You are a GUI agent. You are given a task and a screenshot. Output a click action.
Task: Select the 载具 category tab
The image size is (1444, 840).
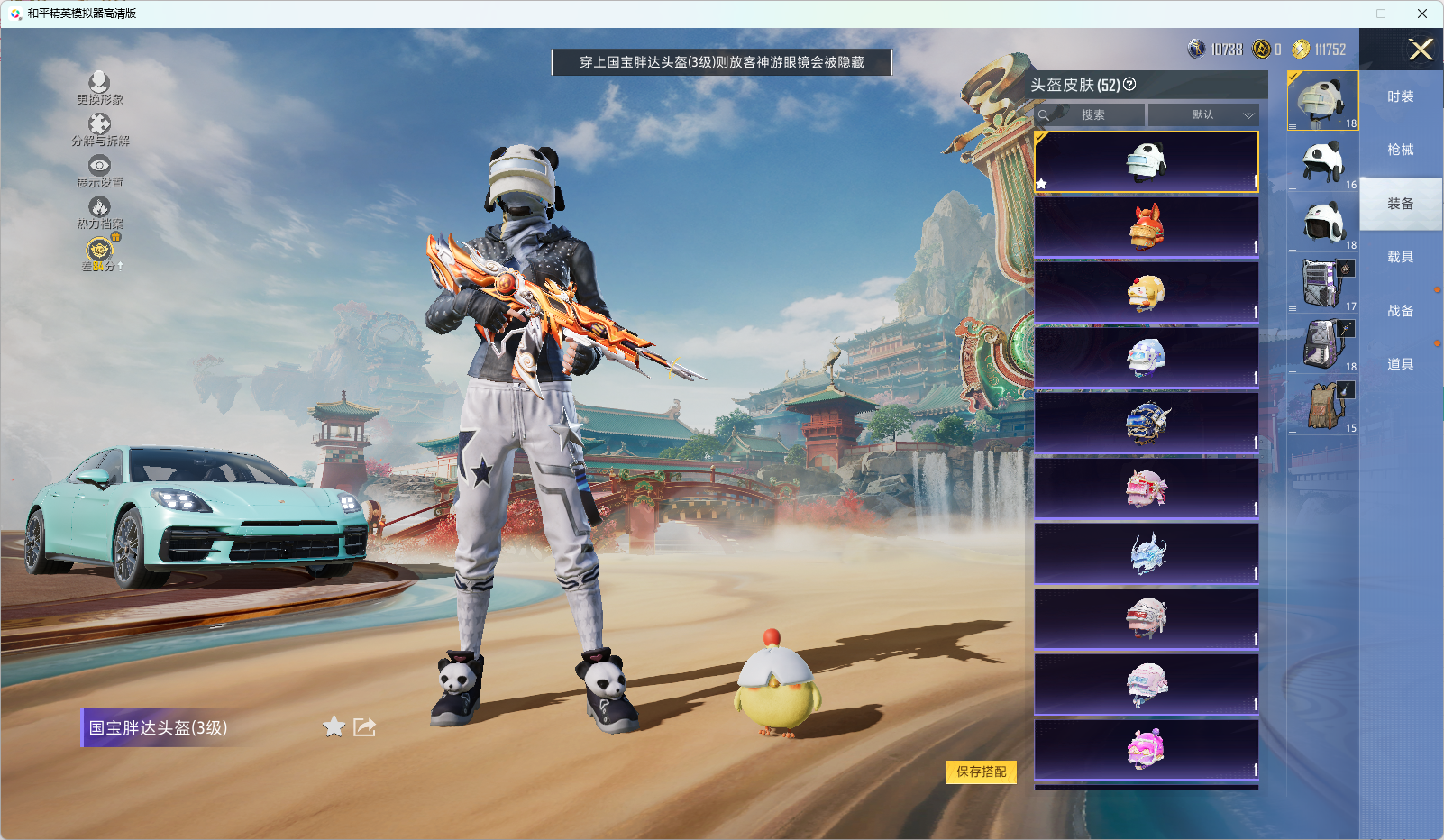click(x=1400, y=257)
